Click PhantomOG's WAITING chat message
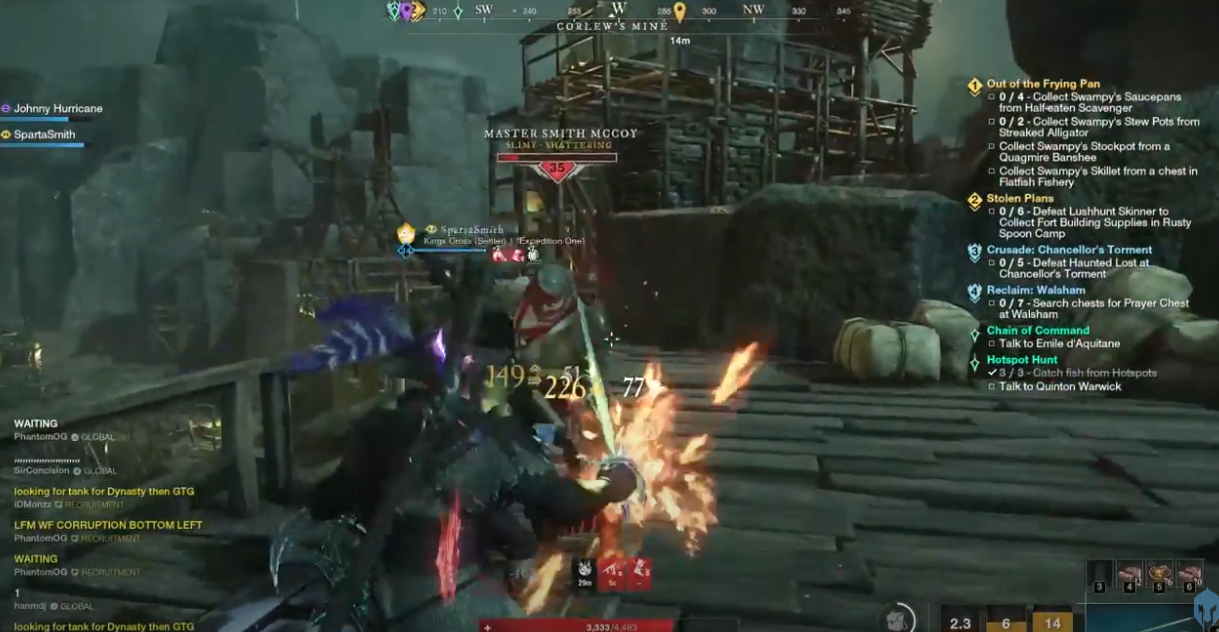The image size is (1219, 632). [36, 424]
